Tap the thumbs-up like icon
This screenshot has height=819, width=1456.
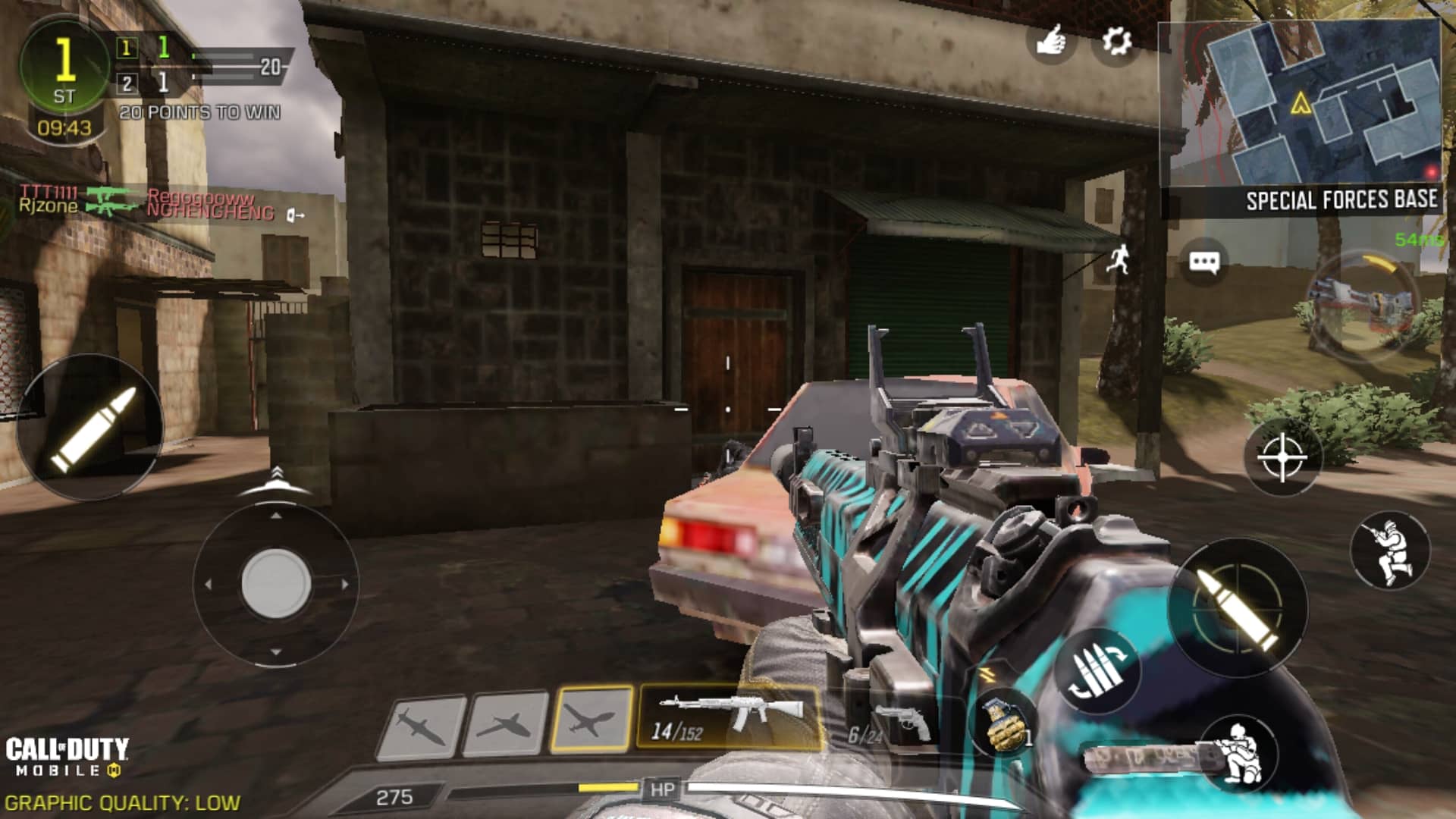[1051, 41]
